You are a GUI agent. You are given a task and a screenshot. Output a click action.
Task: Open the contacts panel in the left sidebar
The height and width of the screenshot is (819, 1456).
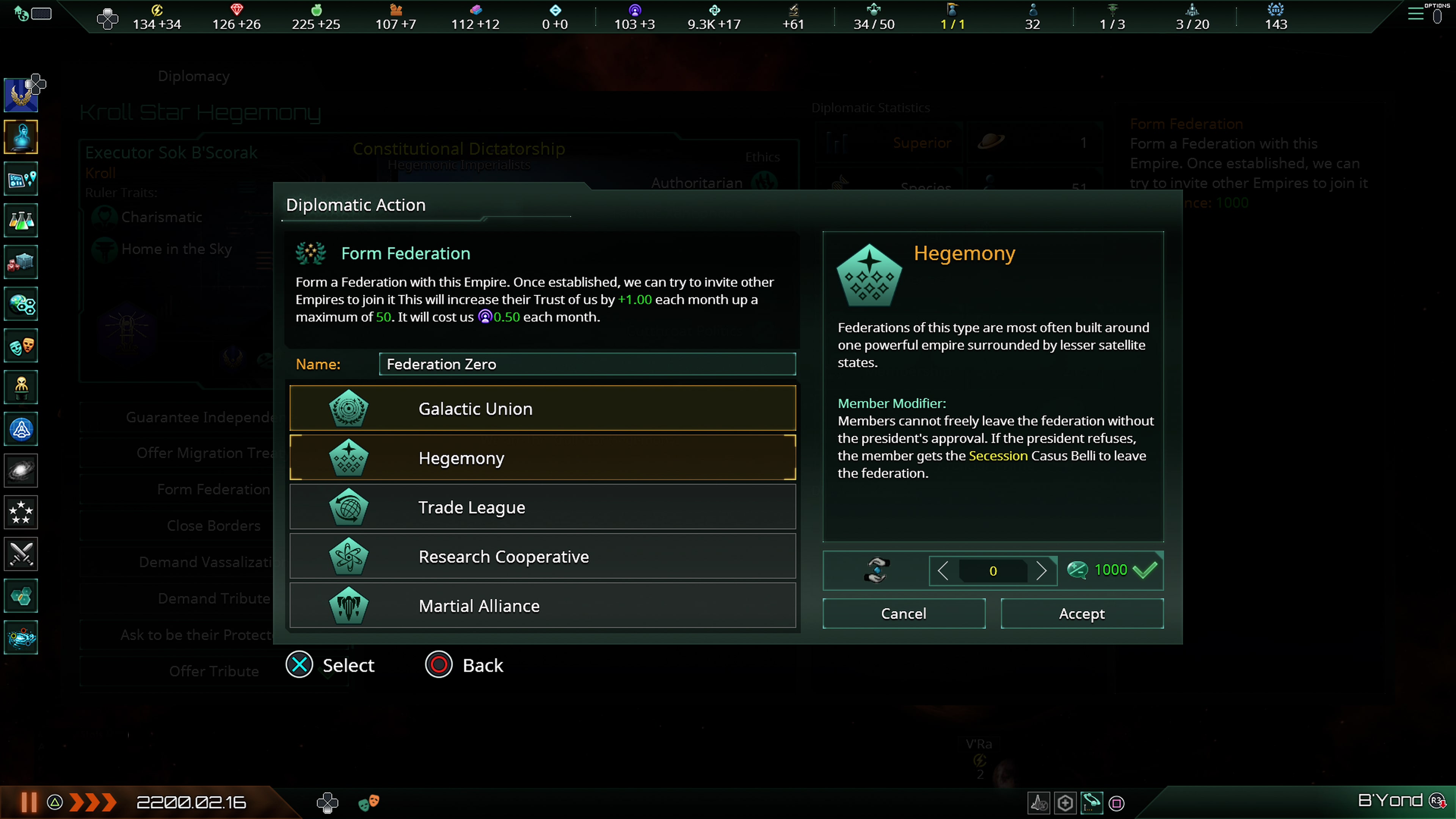click(21, 137)
